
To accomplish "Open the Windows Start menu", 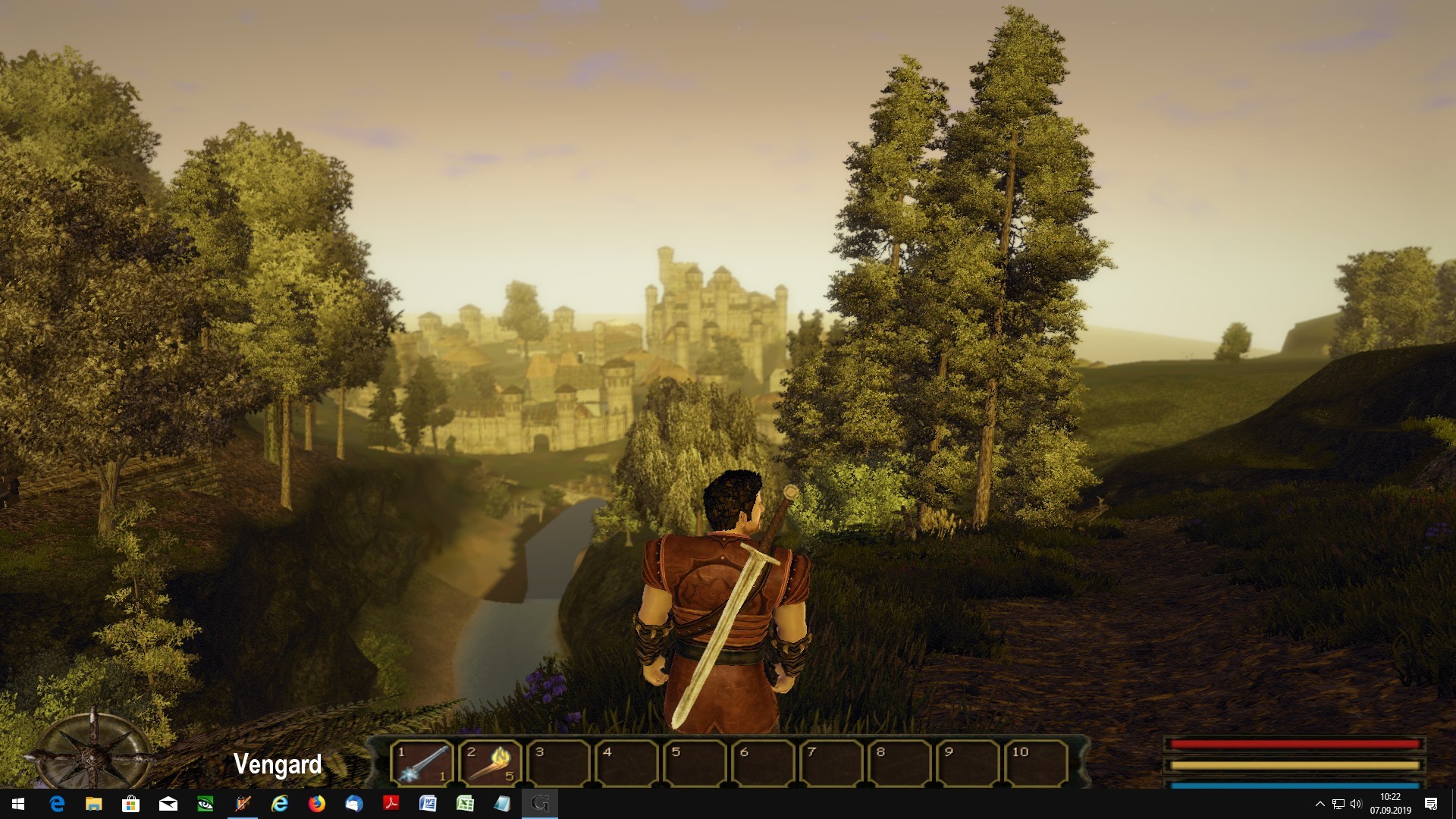I will (18, 804).
